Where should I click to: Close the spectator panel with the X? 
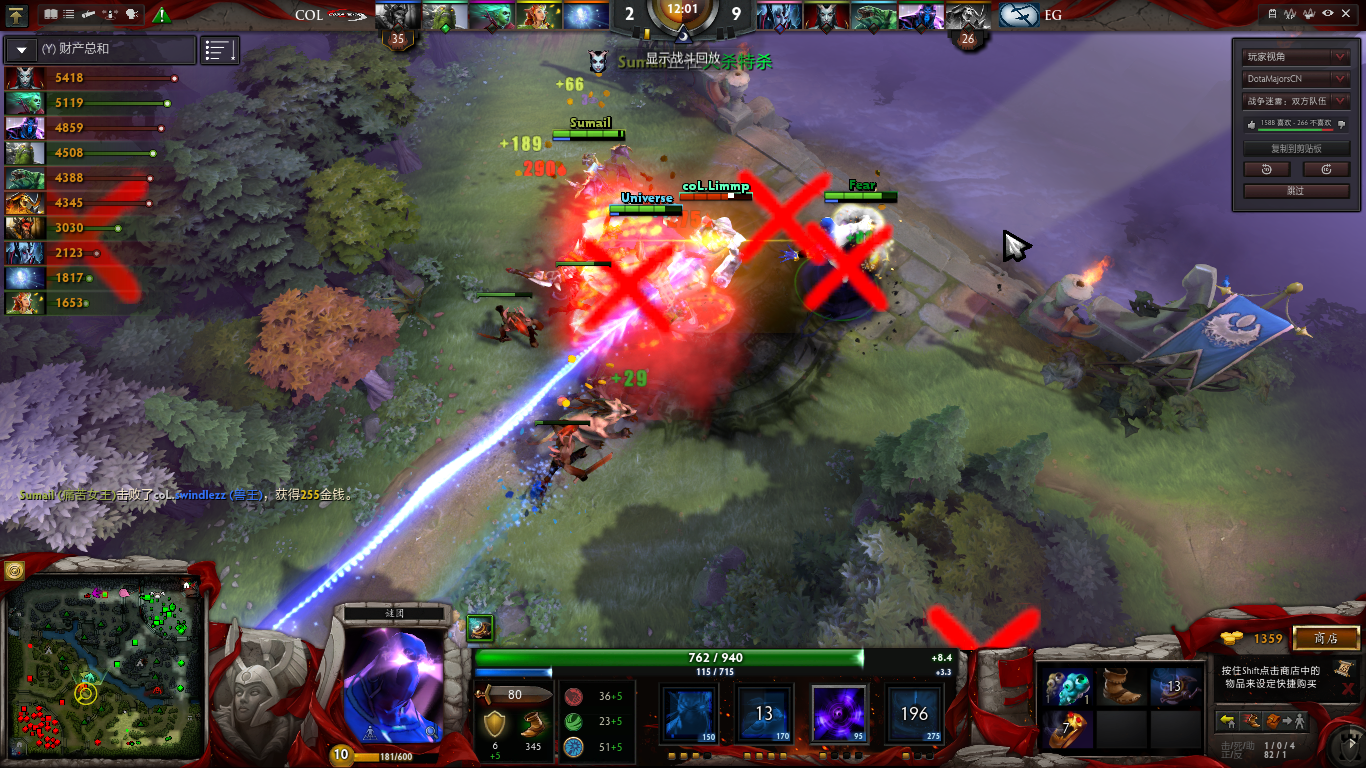(1346, 14)
